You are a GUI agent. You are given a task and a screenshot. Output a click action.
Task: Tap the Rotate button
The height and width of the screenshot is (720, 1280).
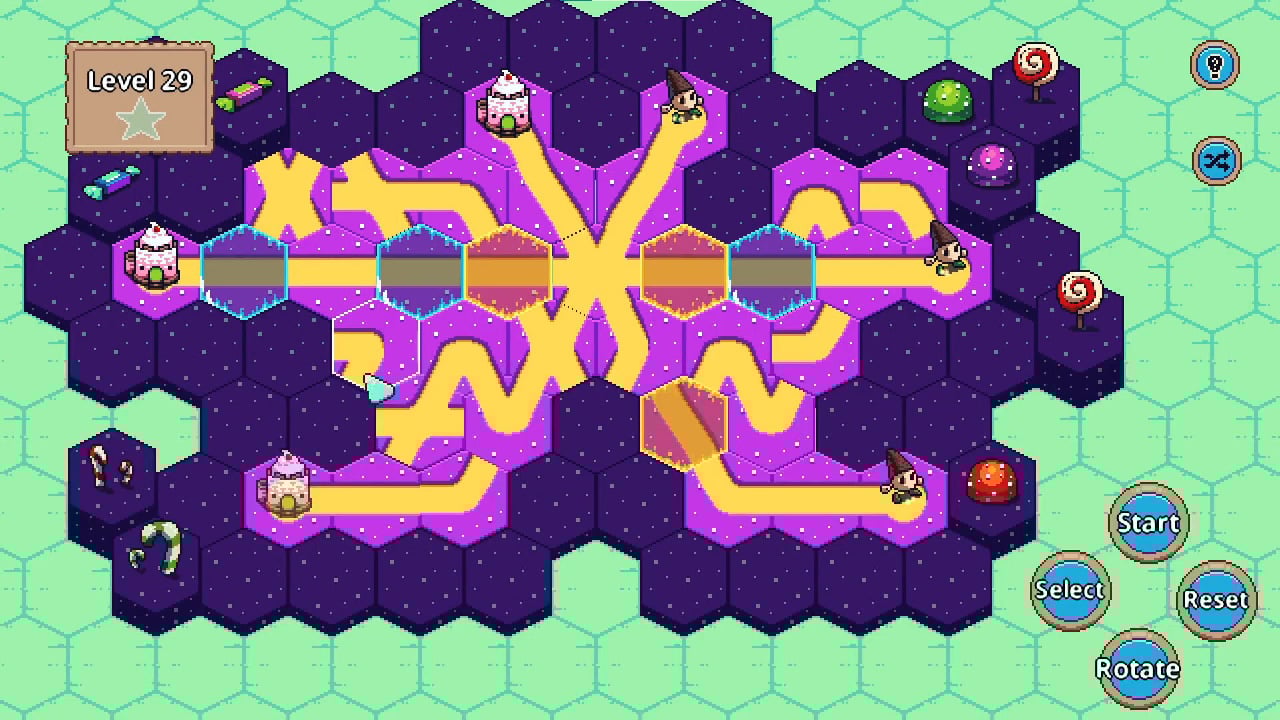[x=1138, y=668]
